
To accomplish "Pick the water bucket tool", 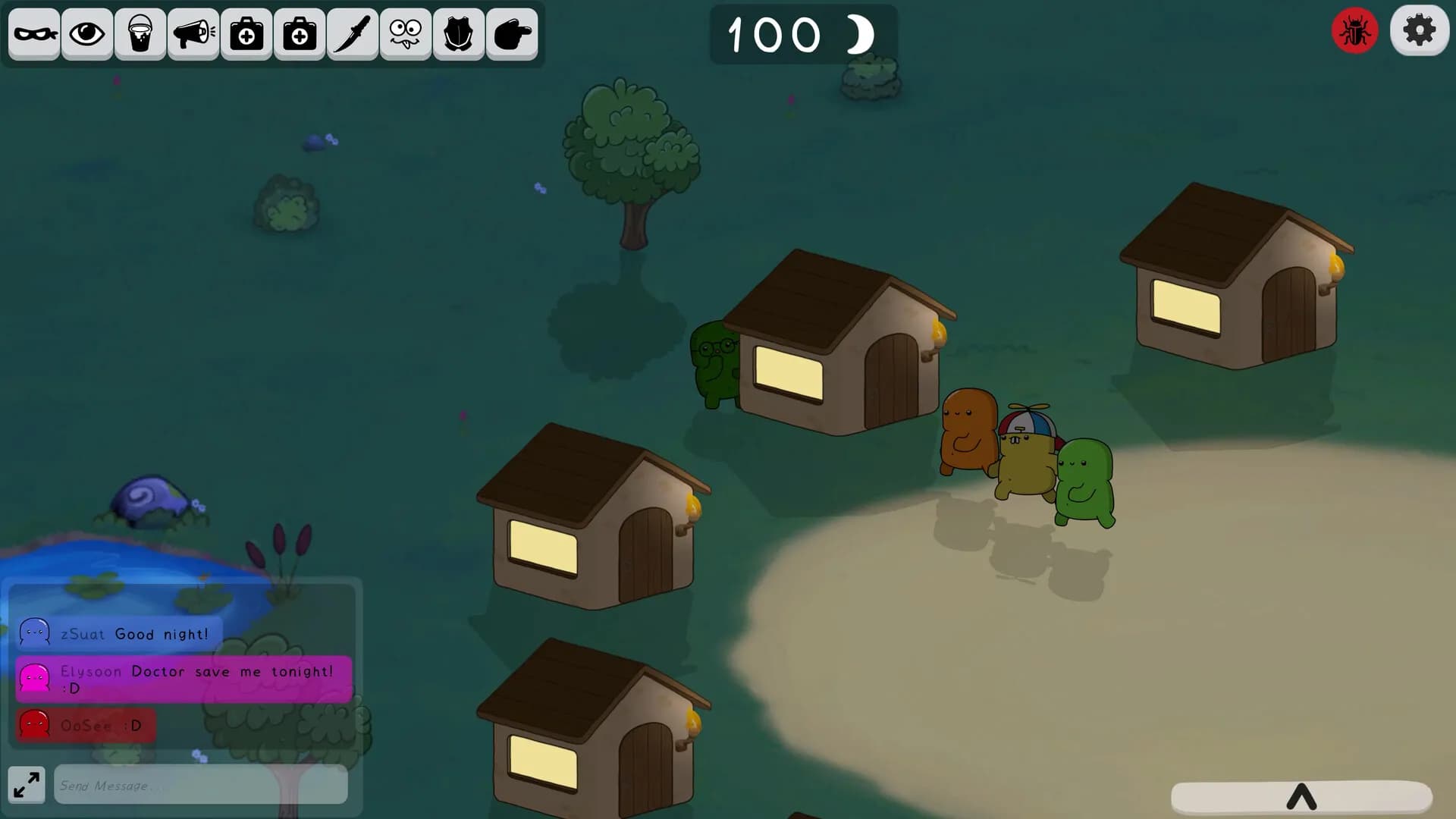I will click(x=140, y=33).
